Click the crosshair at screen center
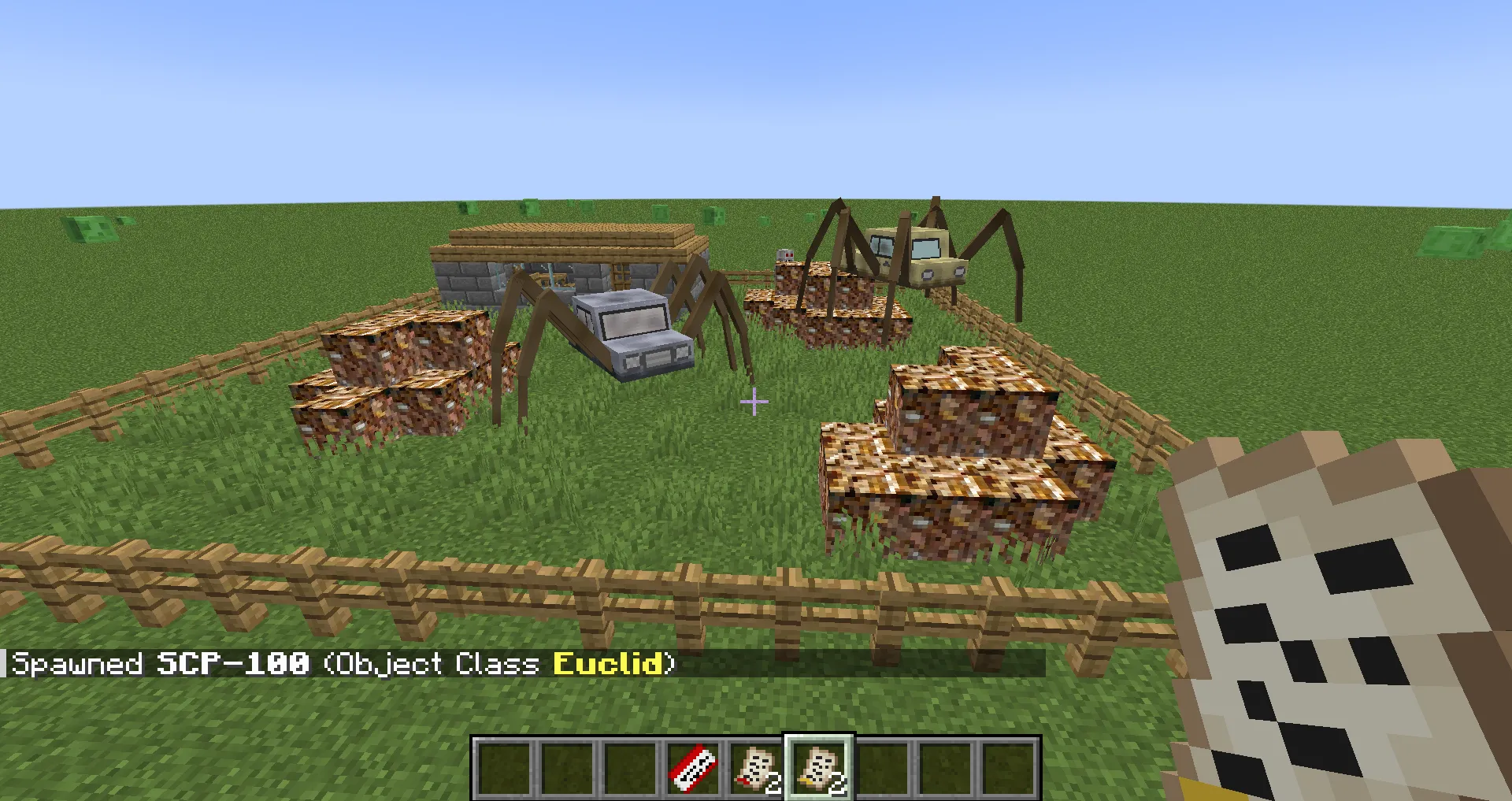 [754, 402]
